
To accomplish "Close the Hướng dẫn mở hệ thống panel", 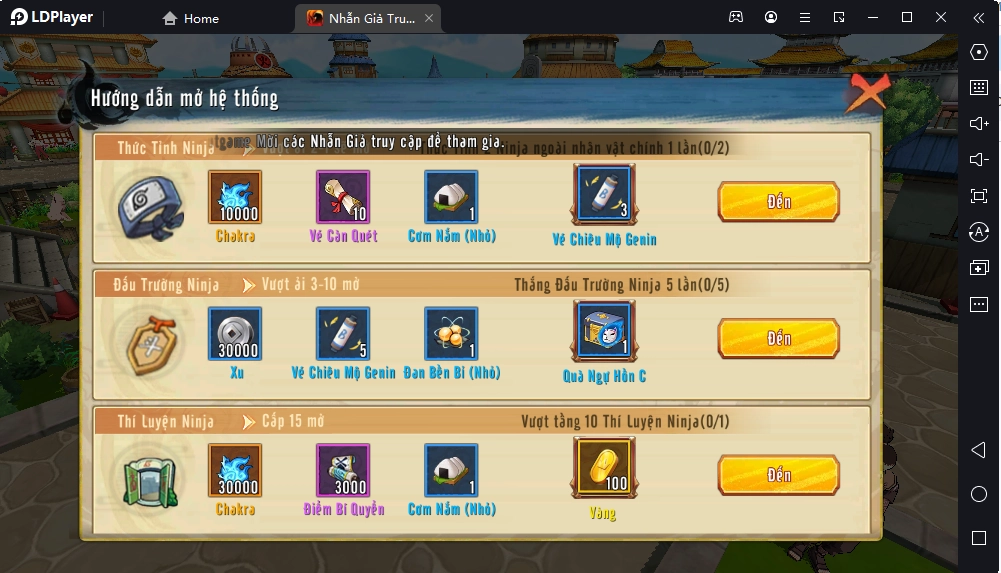I will coord(866,94).
